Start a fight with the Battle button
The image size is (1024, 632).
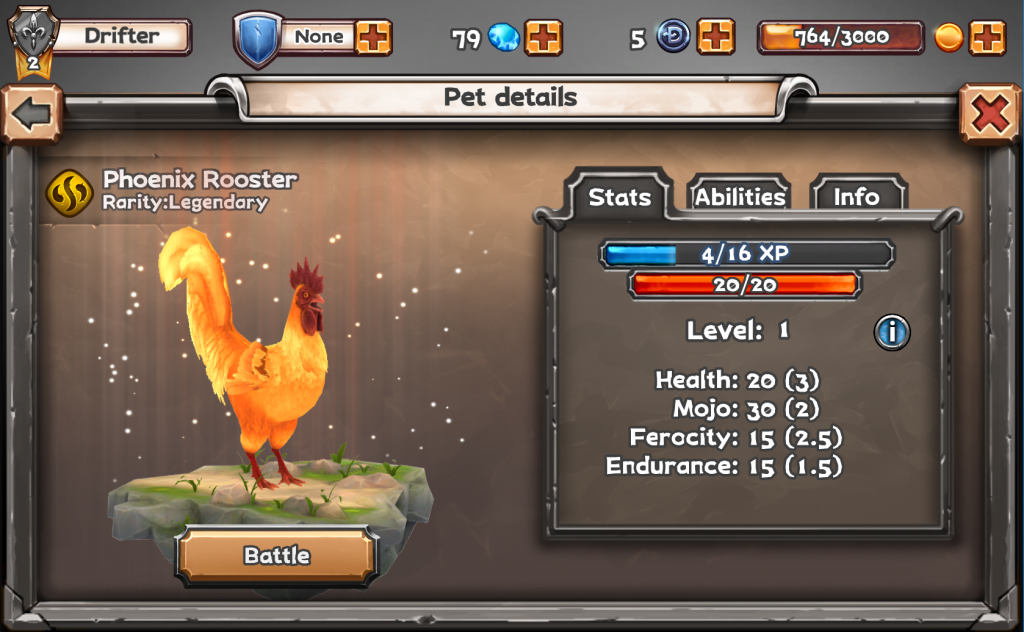[x=276, y=556]
